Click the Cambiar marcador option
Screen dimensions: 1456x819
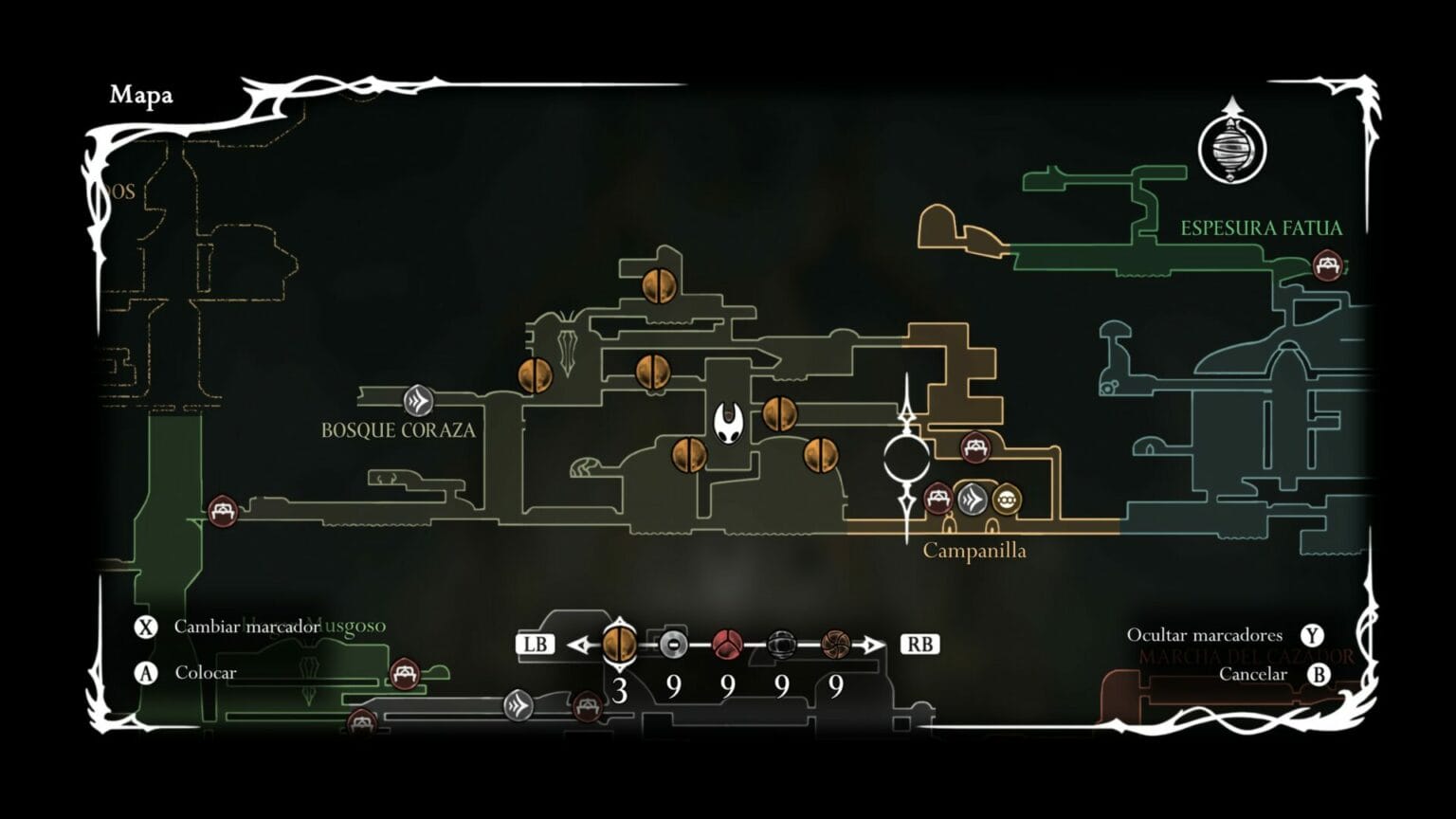point(246,627)
